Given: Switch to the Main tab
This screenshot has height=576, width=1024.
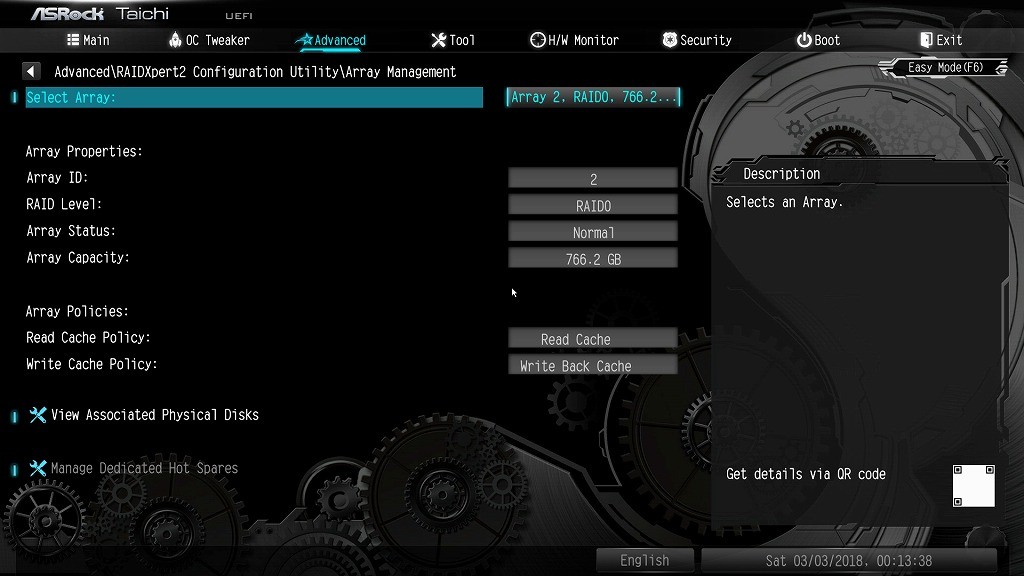Looking at the screenshot, I should pyautogui.click(x=88, y=40).
